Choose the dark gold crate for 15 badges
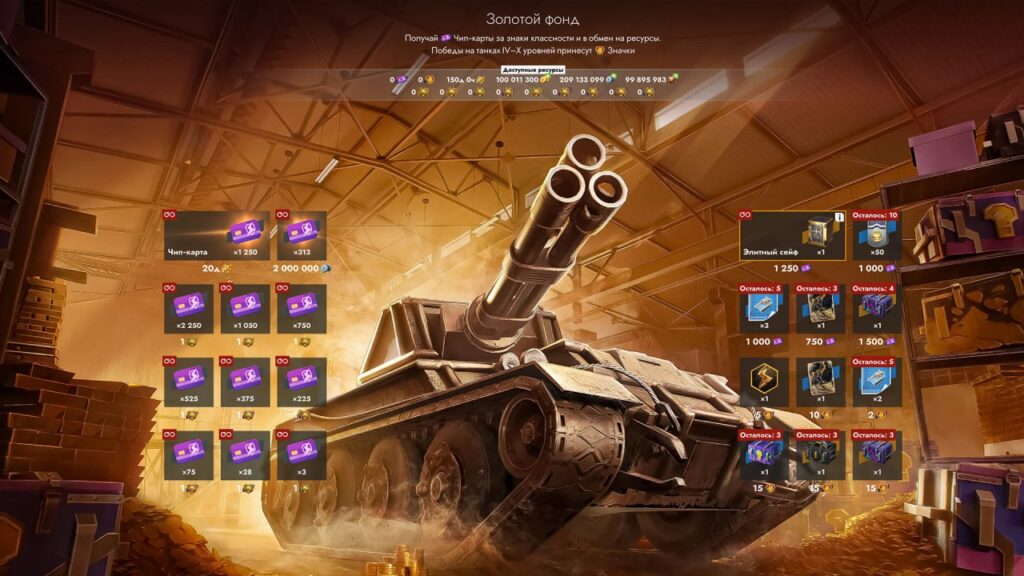The image size is (1024, 576). pyautogui.click(x=820, y=455)
